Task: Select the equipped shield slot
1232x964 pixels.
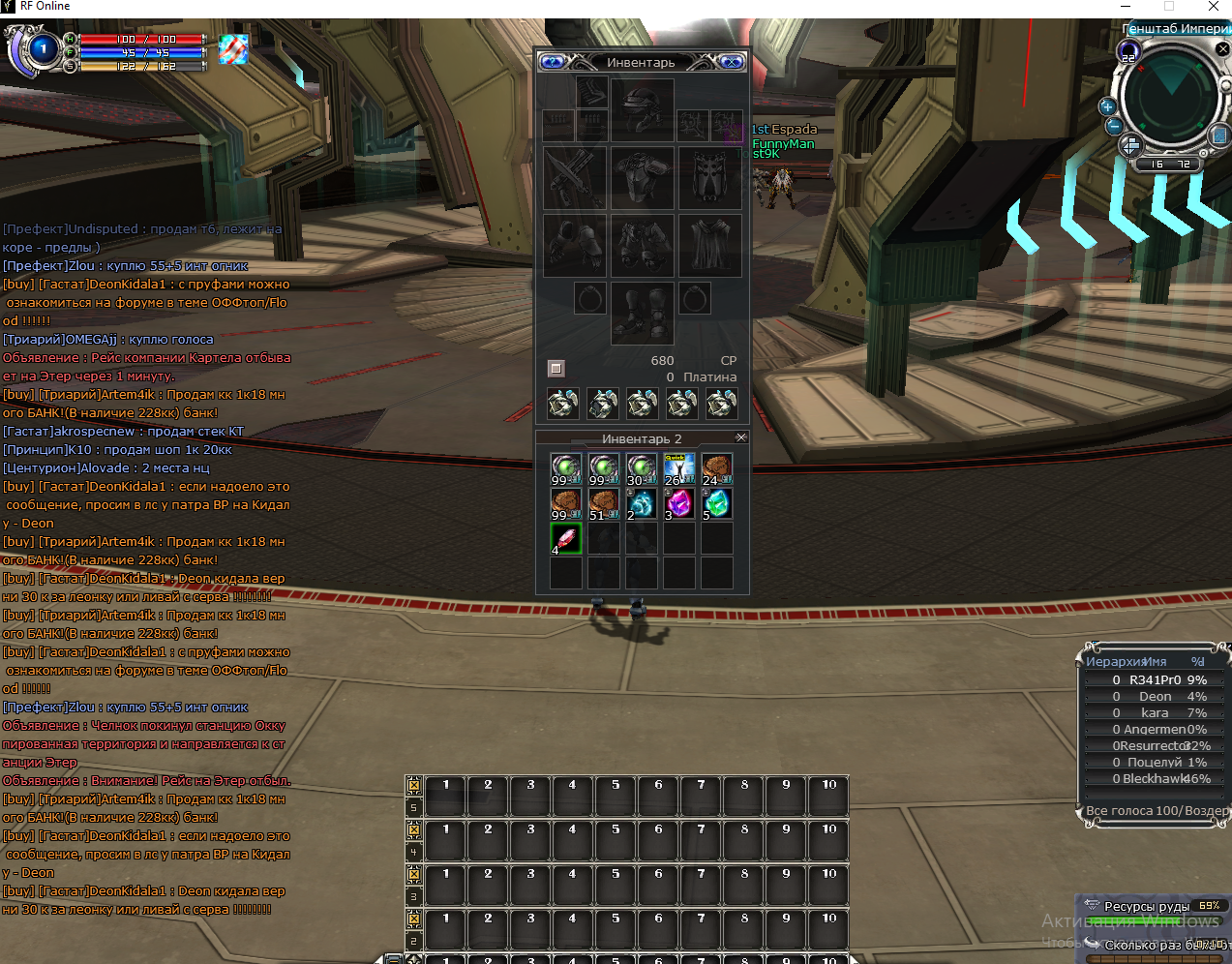Action: [709, 178]
